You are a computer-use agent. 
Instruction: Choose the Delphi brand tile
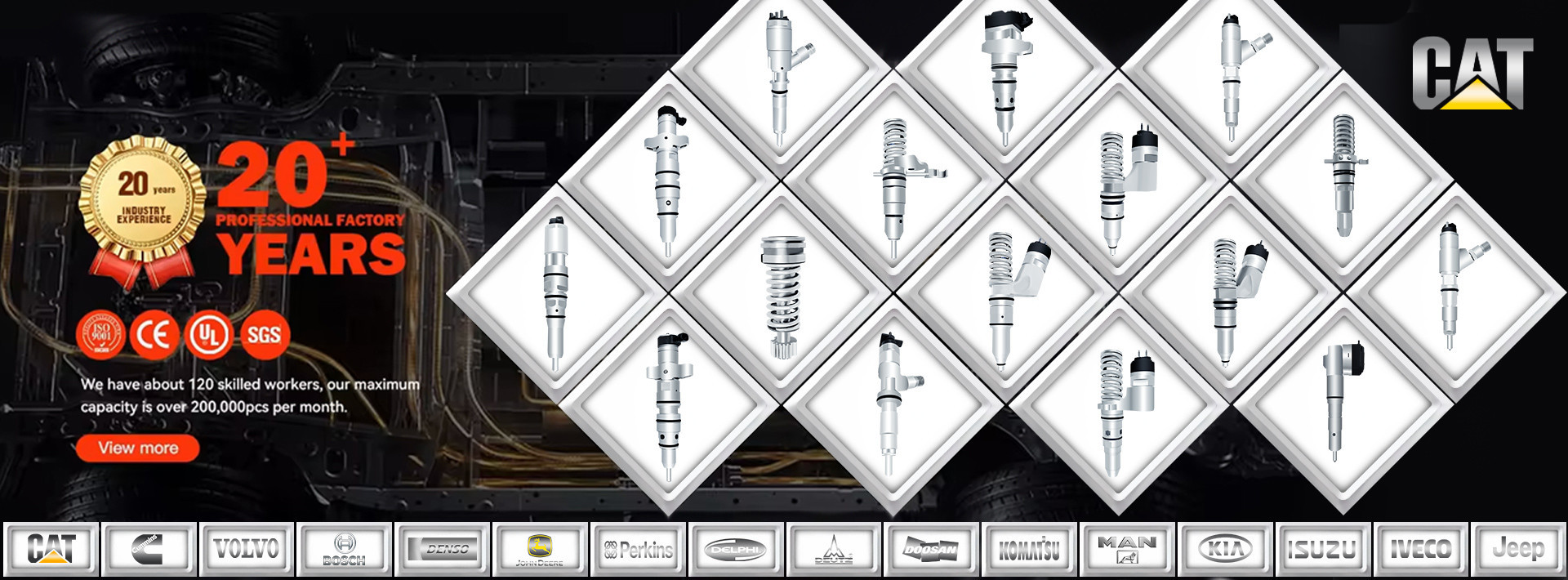pyautogui.click(x=735, y=549)
